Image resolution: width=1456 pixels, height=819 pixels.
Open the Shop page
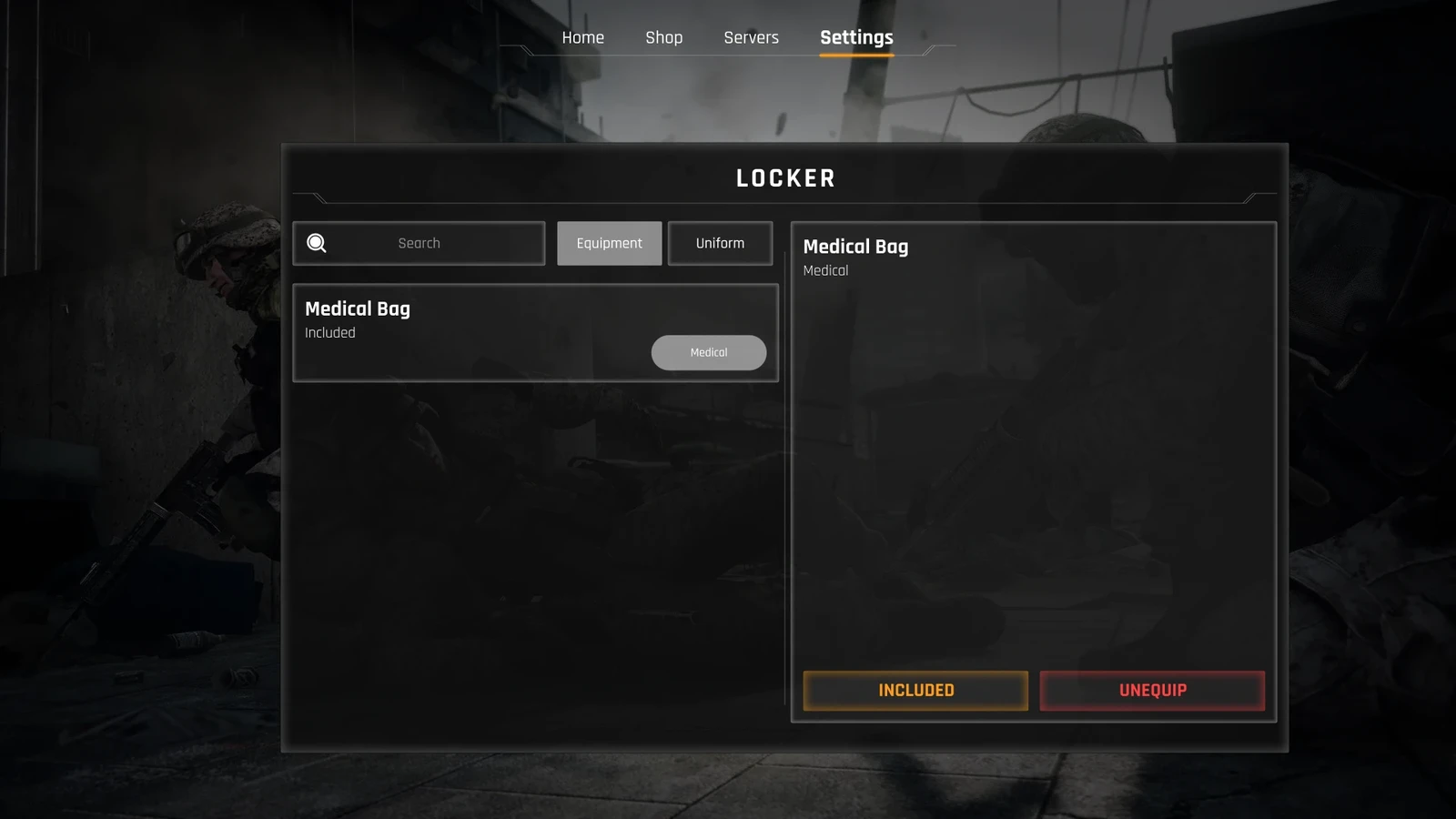coord(663,37)
